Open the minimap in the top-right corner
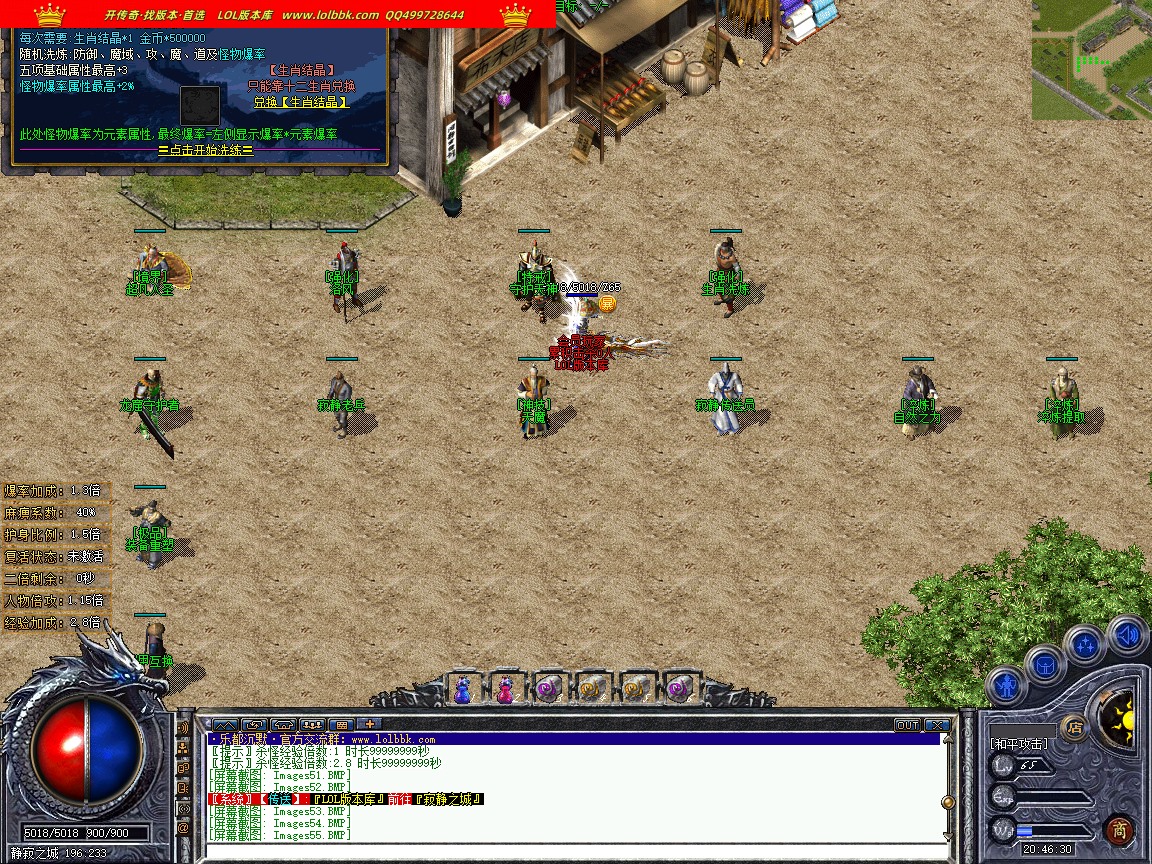This screenshot has width=1152, height=864. click(1091, 60)
